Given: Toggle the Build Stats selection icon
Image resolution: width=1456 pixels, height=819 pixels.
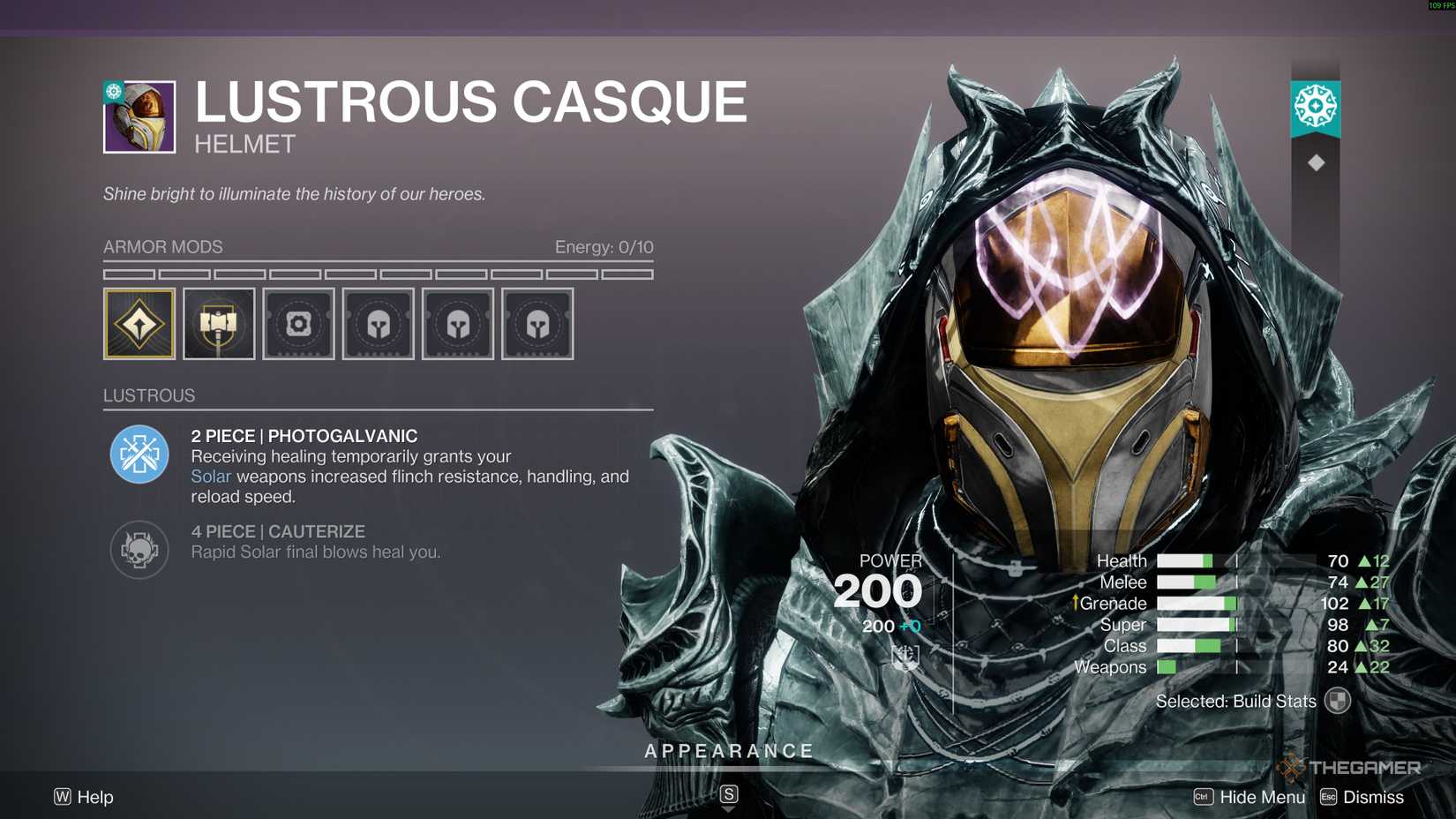Looking at the screenshot, I should (x=1338, y=701).
